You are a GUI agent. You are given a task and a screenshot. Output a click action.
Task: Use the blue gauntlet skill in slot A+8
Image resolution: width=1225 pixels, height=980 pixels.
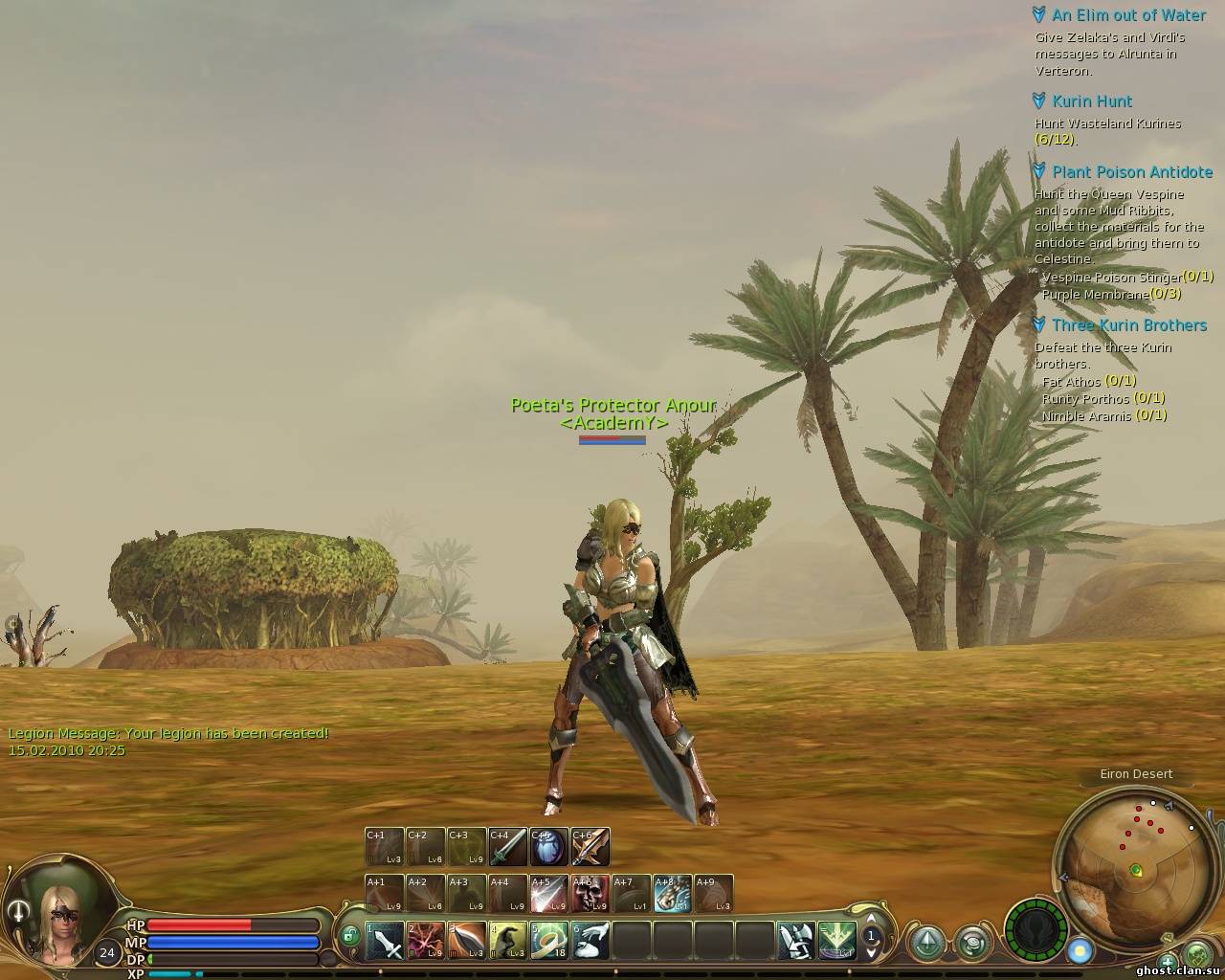pyautogui.click(x=673, y=894)
